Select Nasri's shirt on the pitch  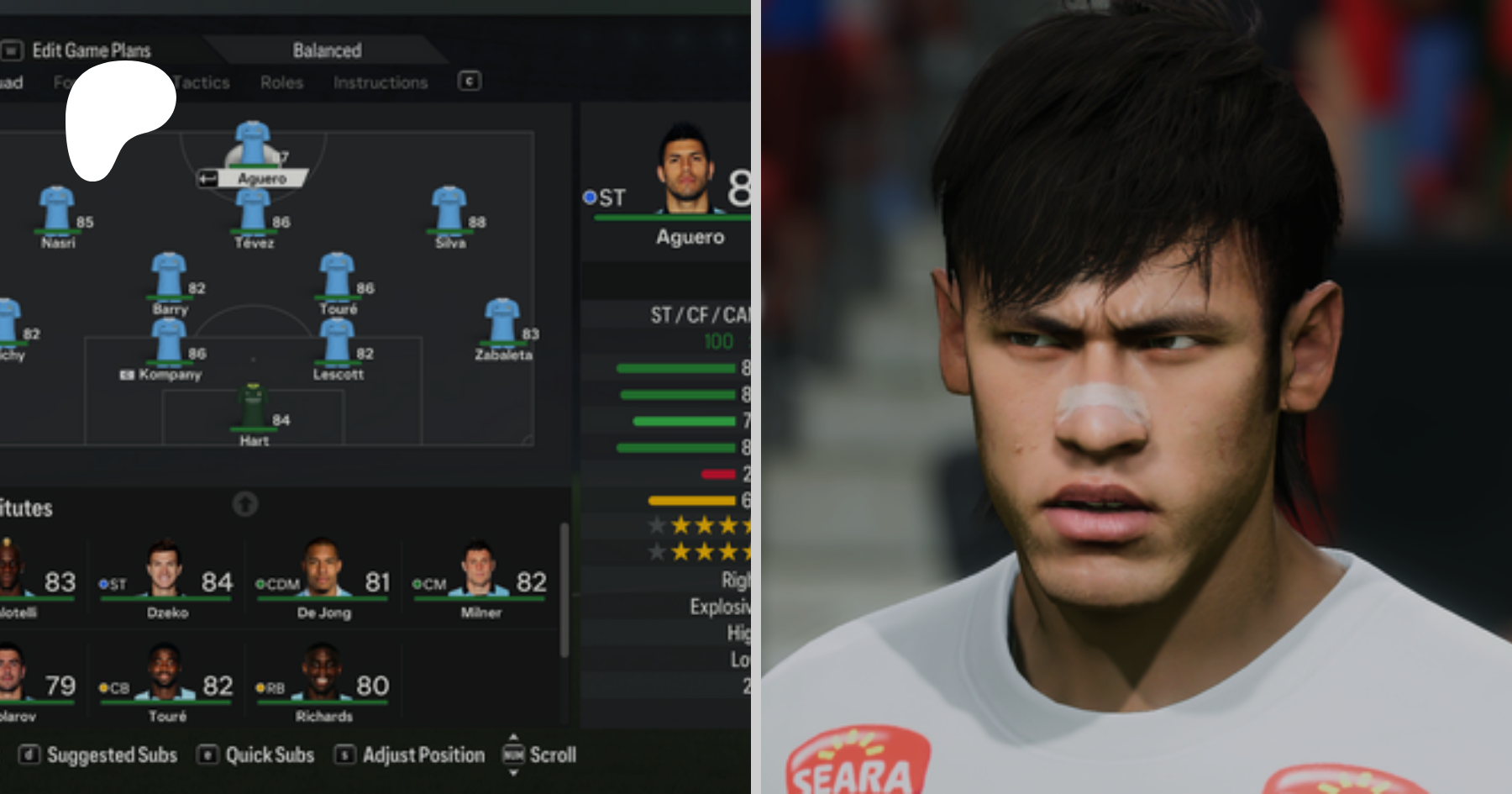57,208
